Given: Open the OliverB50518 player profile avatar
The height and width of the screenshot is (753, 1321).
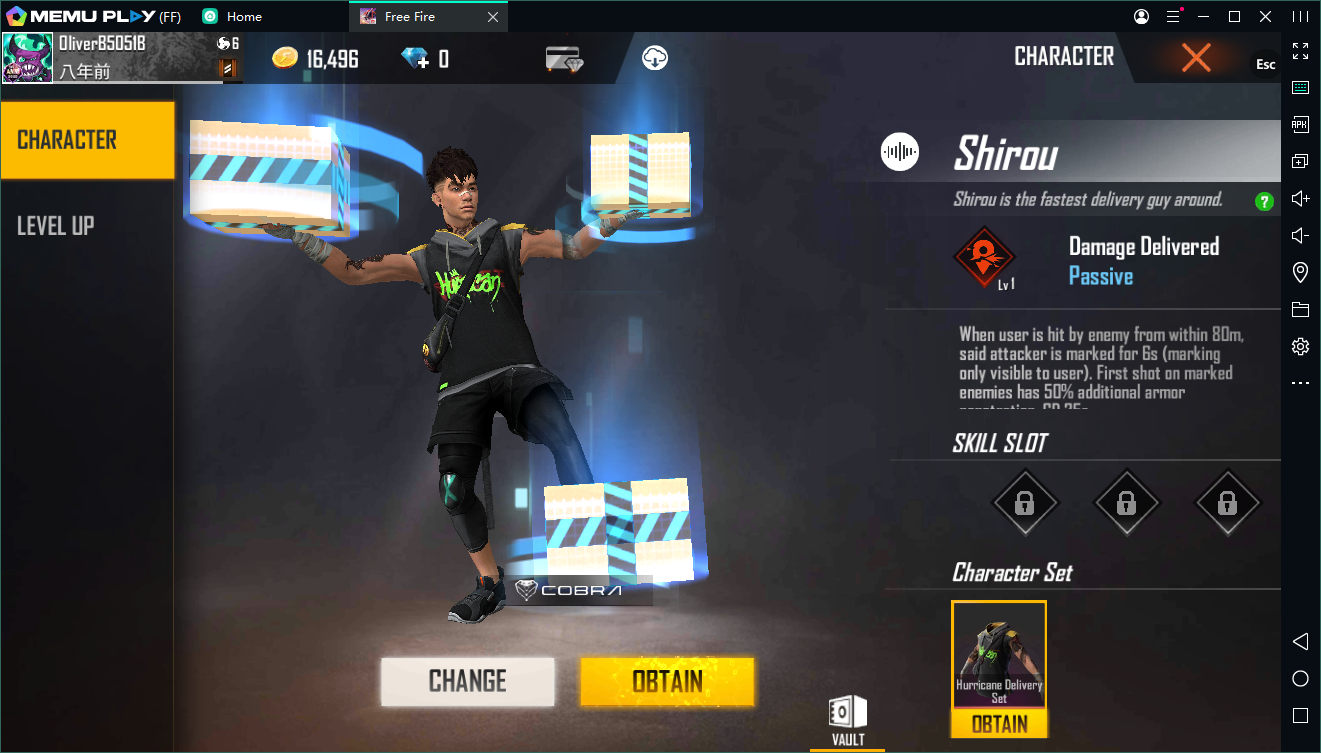Looking at the screenshot, I should tap(27, 58).
